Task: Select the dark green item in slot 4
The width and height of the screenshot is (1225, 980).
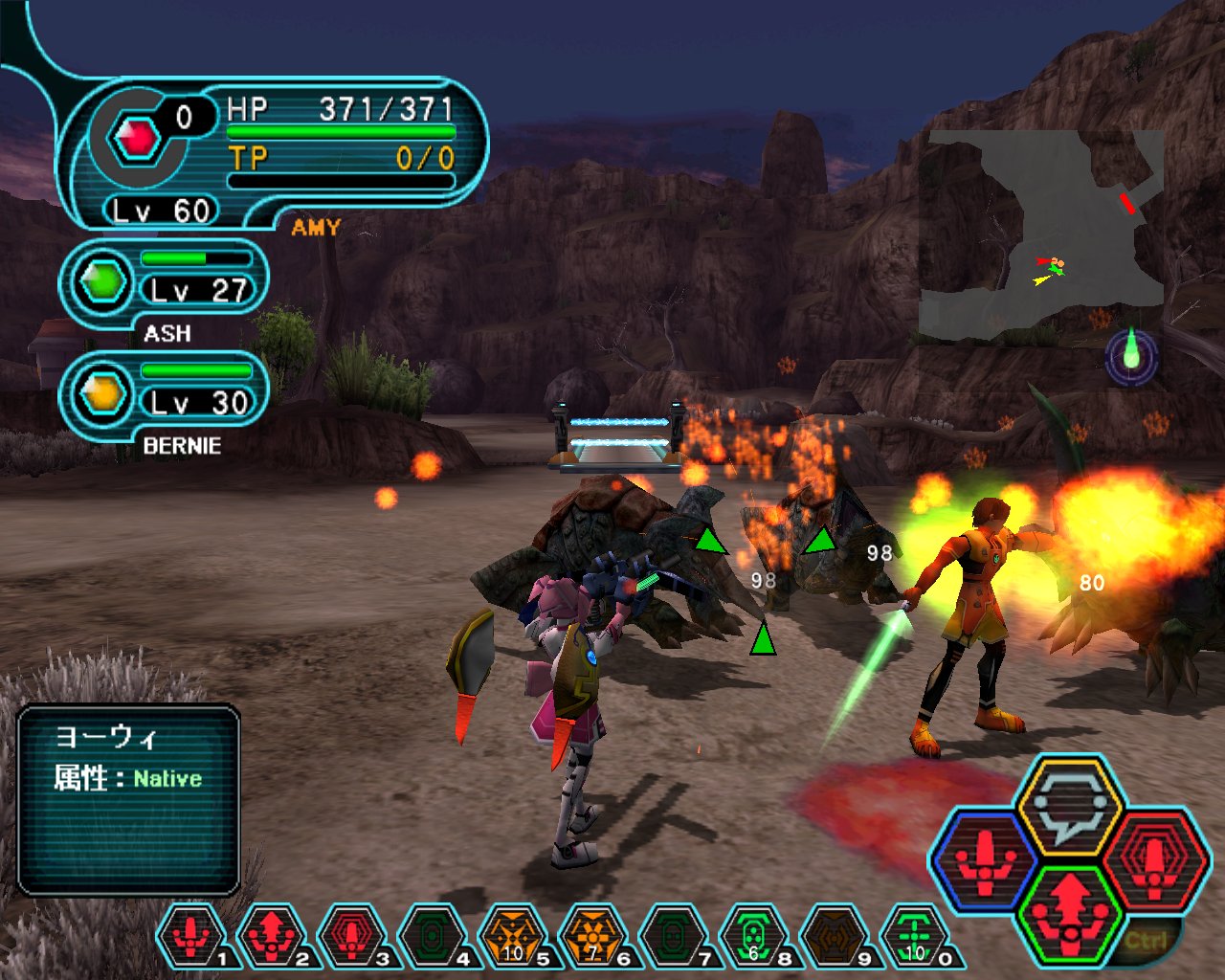Action: (433, 935)
